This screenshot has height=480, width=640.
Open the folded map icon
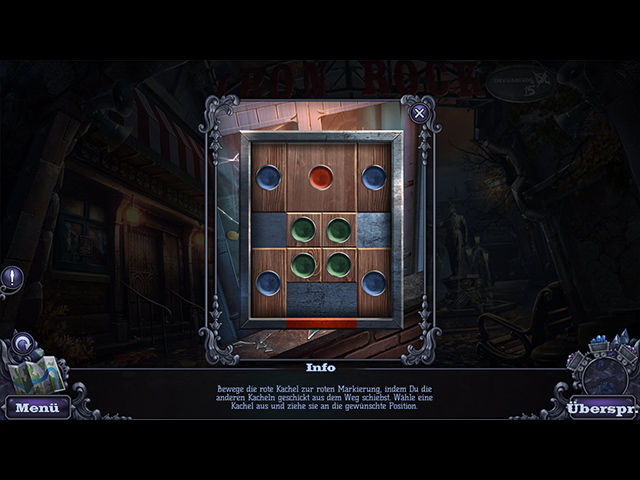(37, 373)
